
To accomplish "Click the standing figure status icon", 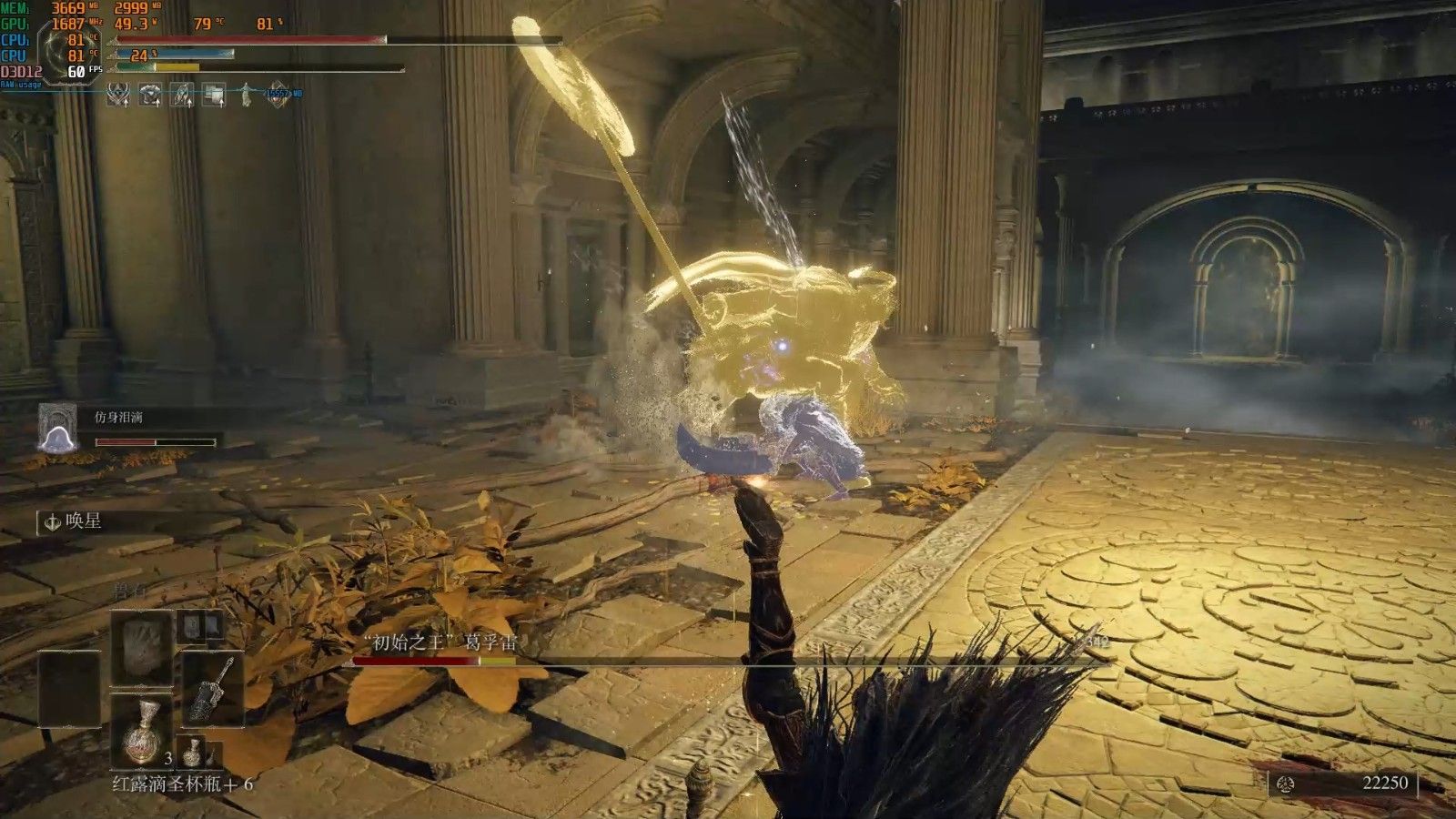I will point(246,94).
